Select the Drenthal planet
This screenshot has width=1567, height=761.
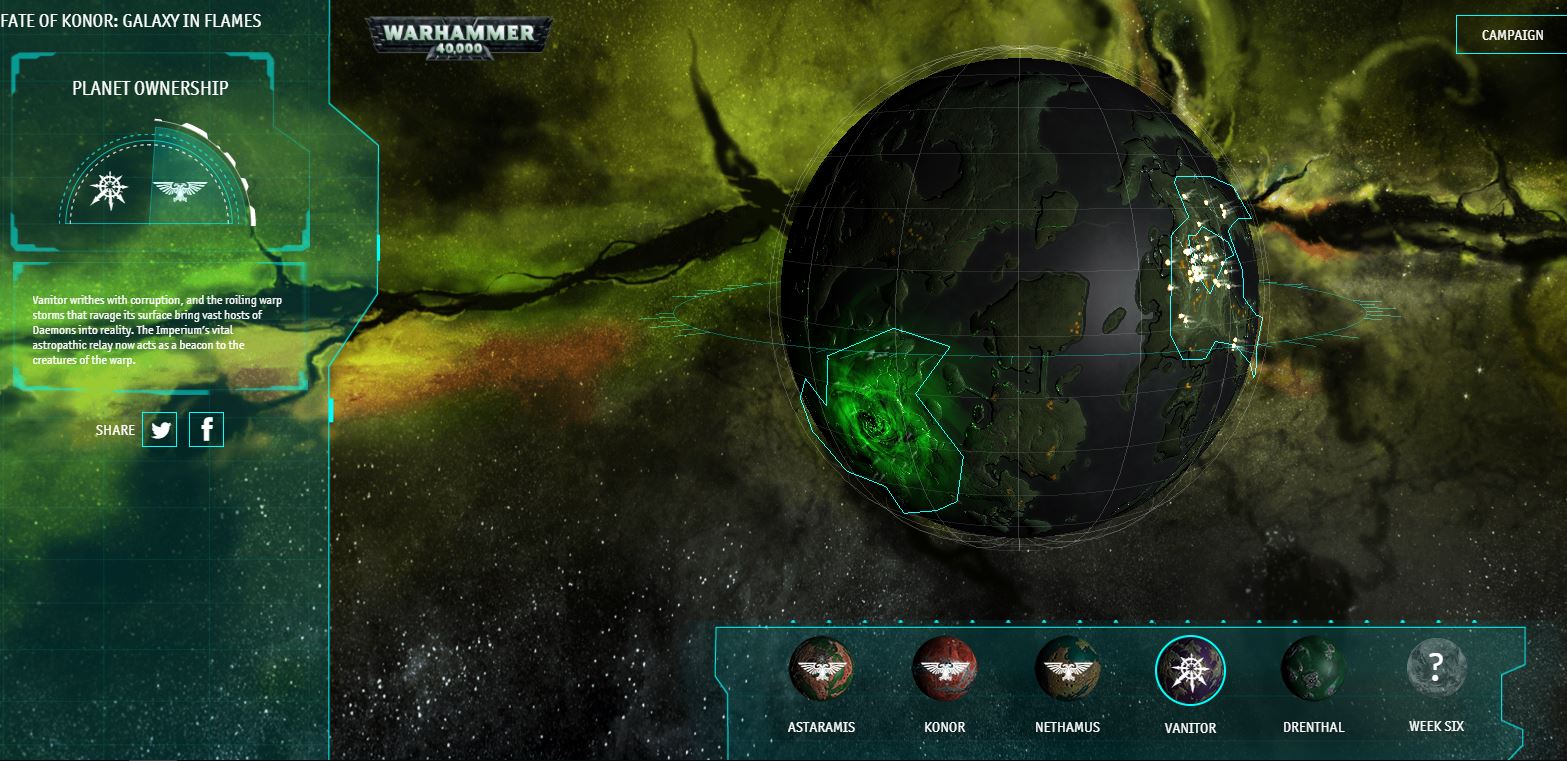(x=1312, y=671)
